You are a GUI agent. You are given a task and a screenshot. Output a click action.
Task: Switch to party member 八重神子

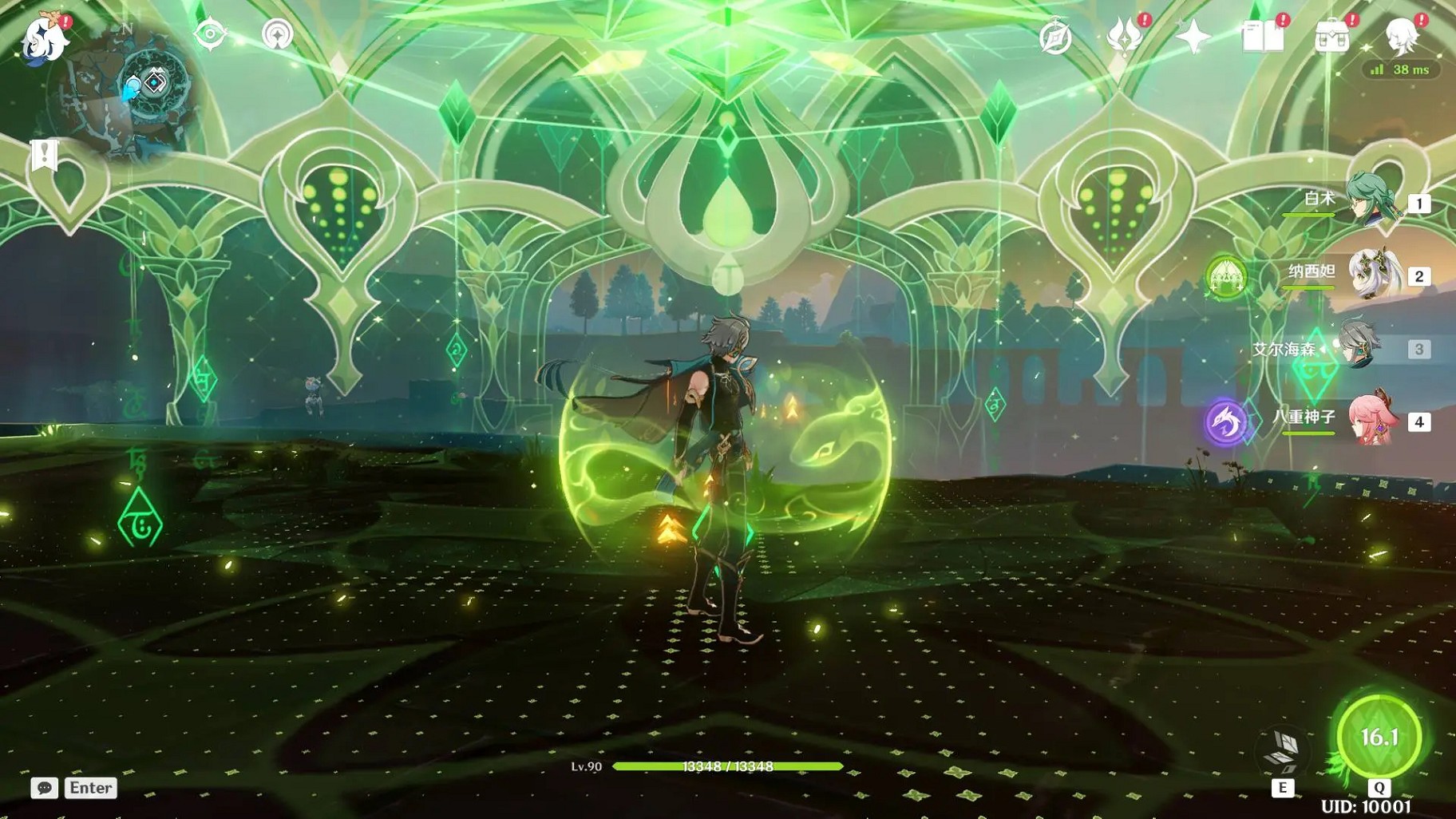click(1371, 419)
